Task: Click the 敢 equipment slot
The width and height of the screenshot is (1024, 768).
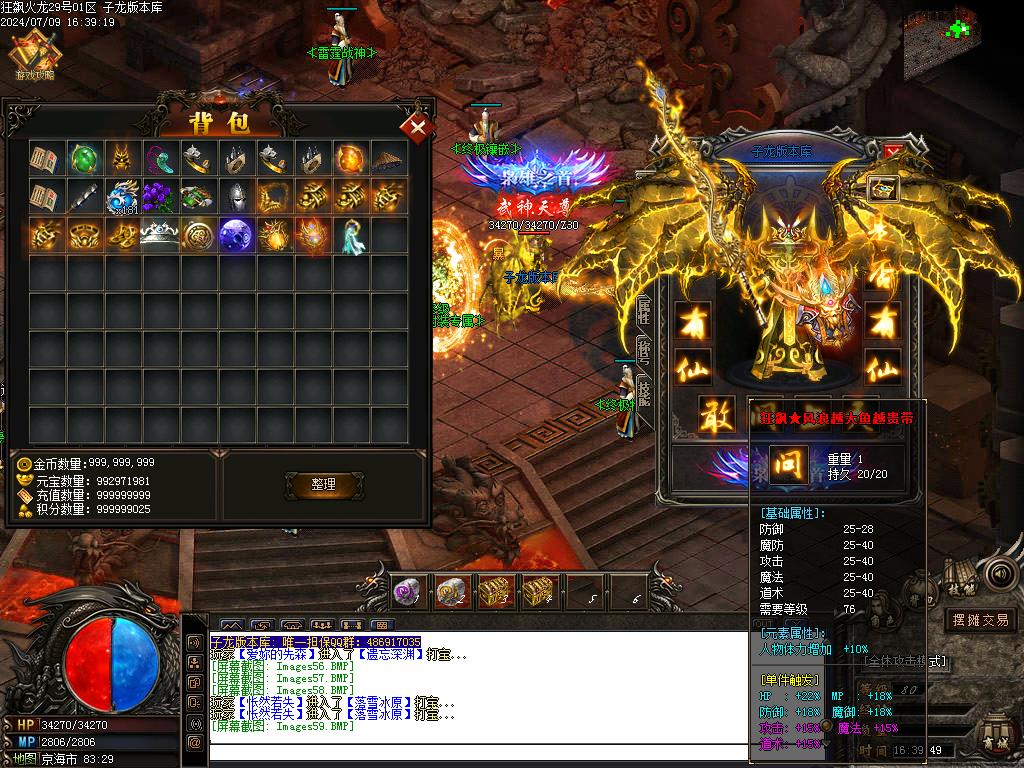Action: point(715,416)
